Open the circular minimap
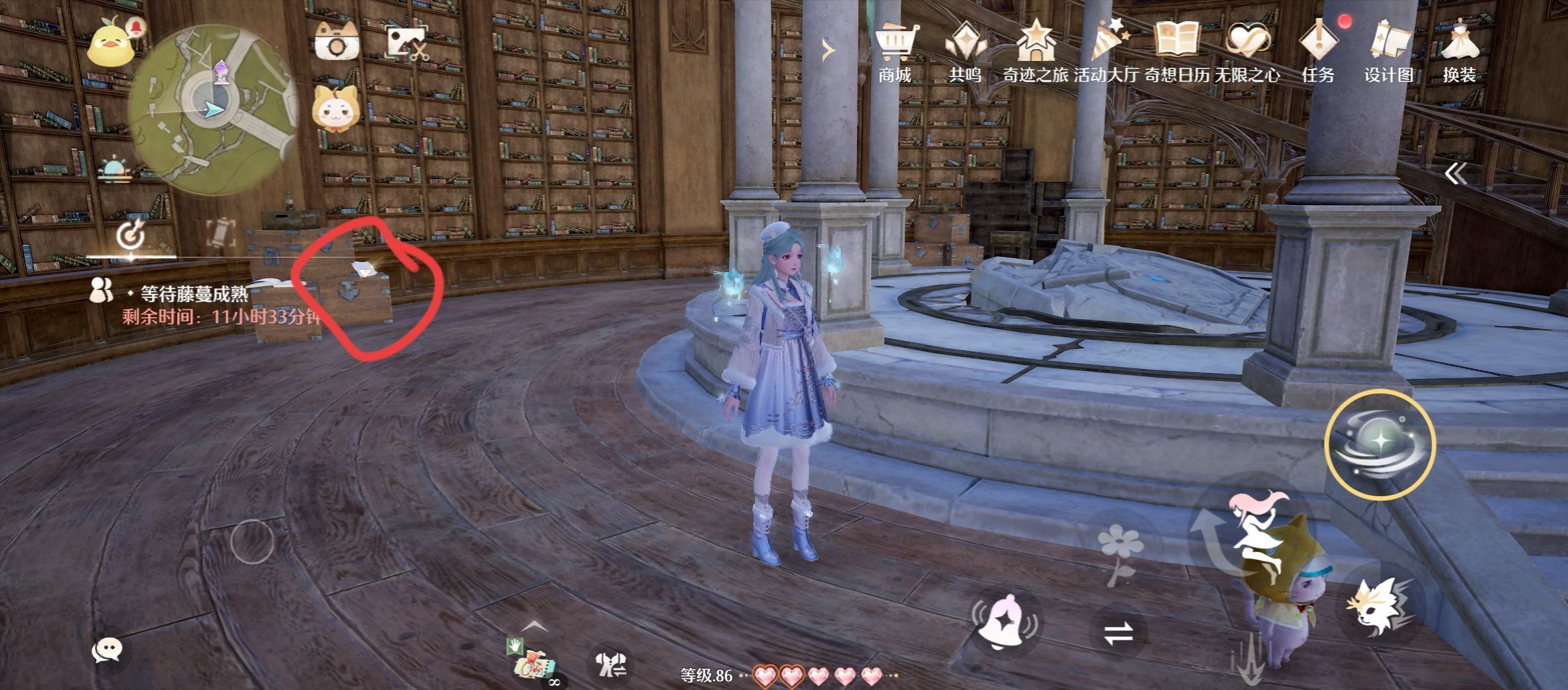 coord(212,109)
